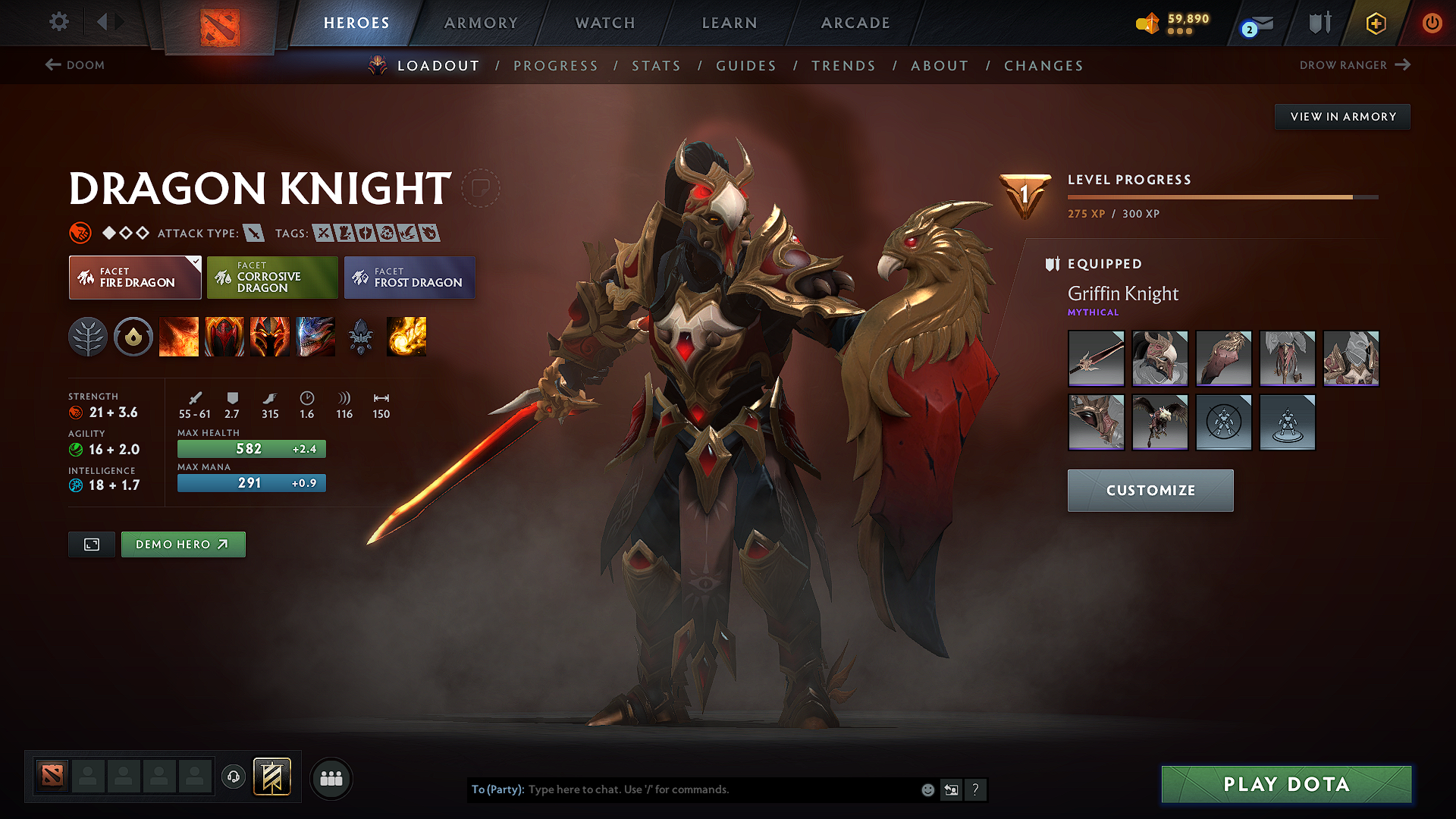
Task: Select the Breathe Fire ability icon
Action: tap(179, 337)
